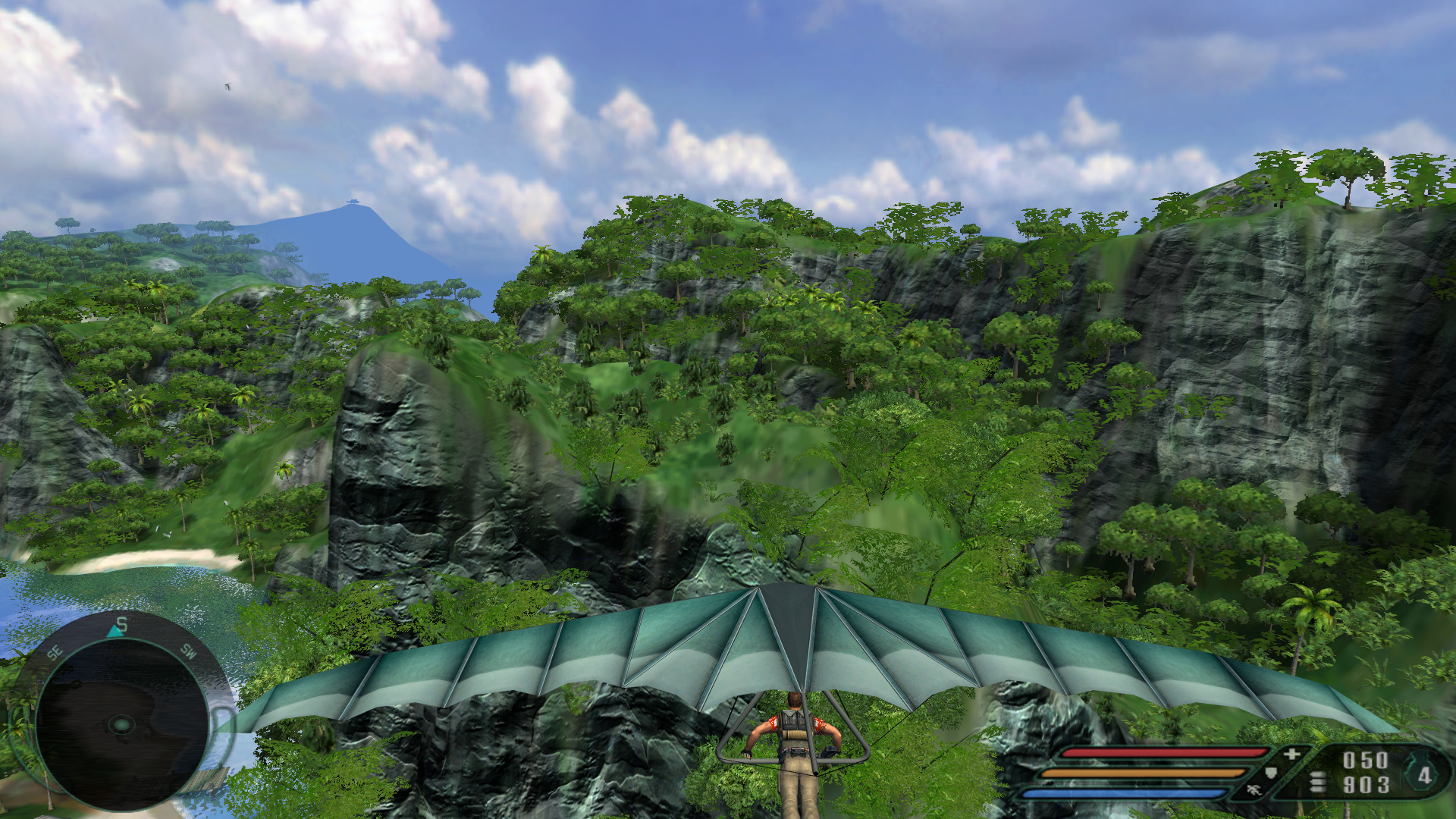Select the shield armor icon
The image size is (1456, 819).
(1272, 773)
